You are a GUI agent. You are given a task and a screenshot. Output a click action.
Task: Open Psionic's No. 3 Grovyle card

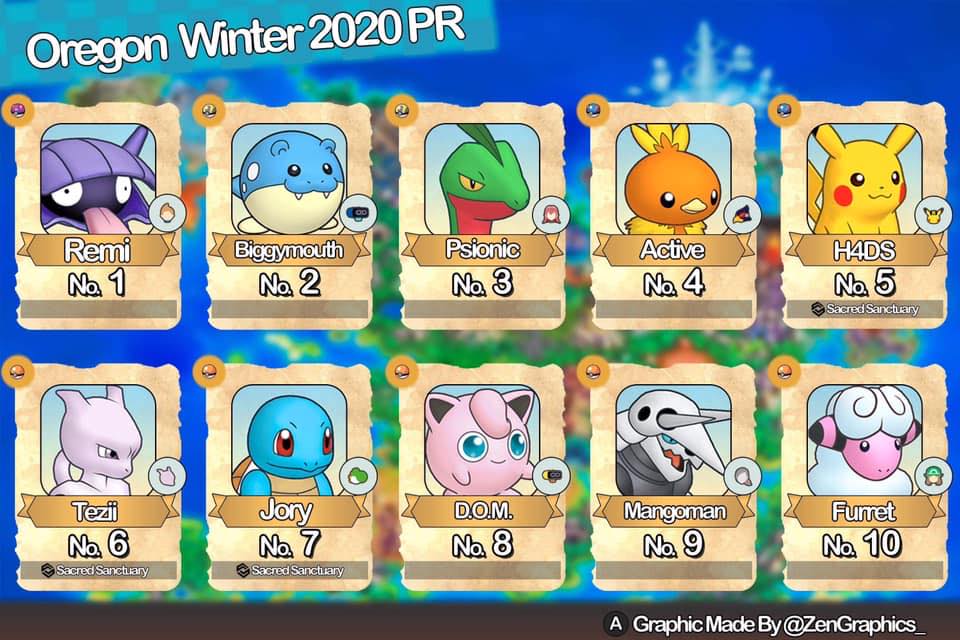pos(482,212)
